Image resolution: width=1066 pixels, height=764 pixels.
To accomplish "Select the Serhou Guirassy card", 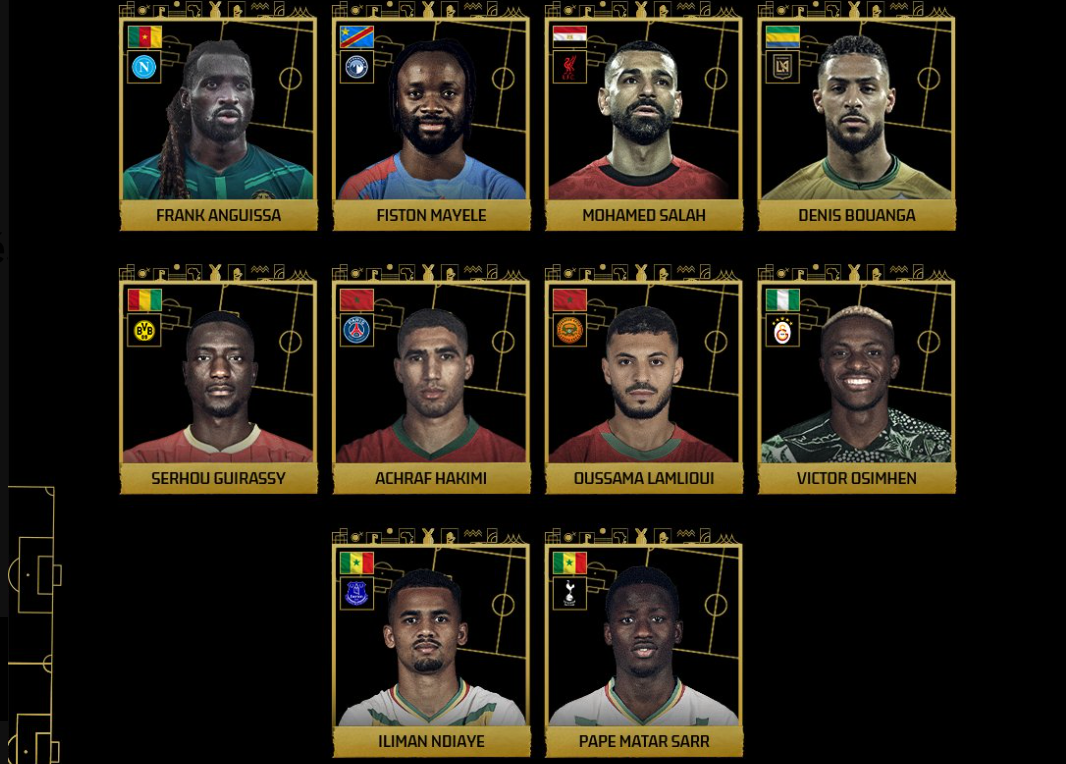I will tap(218, 383).
